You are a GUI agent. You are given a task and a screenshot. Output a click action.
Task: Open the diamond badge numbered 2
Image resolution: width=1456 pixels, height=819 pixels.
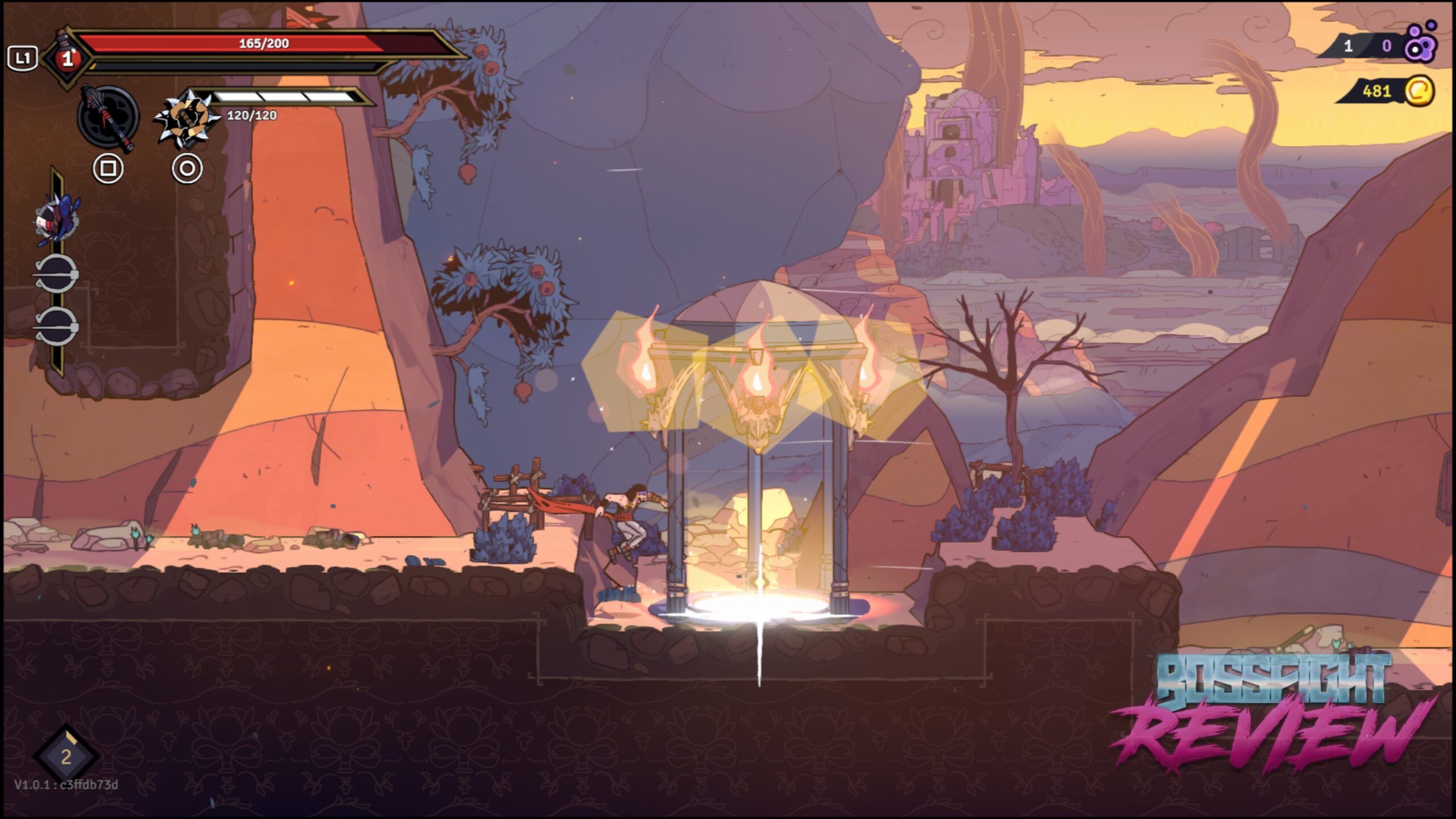(x=66, y=756)
